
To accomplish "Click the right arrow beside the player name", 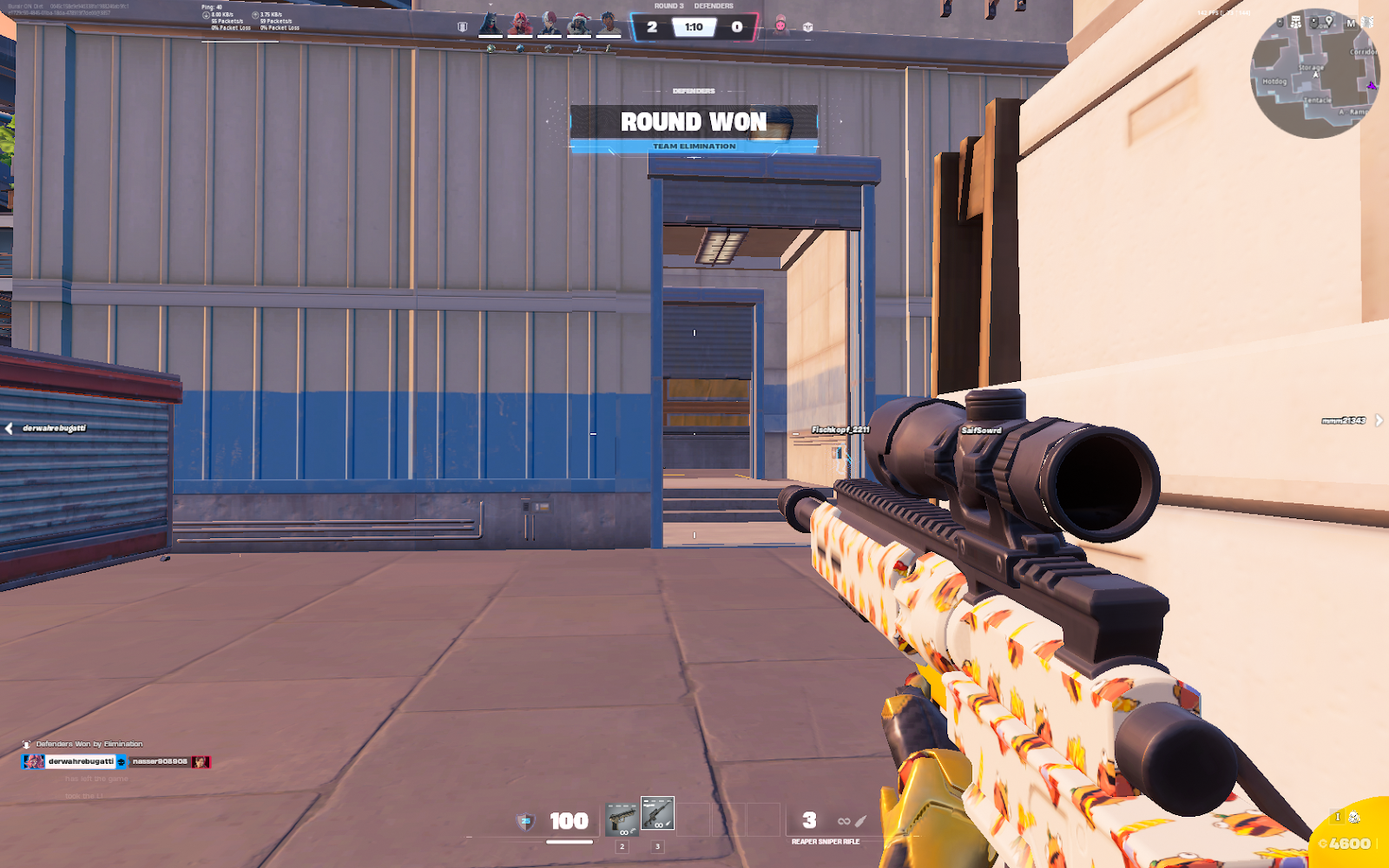I will 1379,420.
